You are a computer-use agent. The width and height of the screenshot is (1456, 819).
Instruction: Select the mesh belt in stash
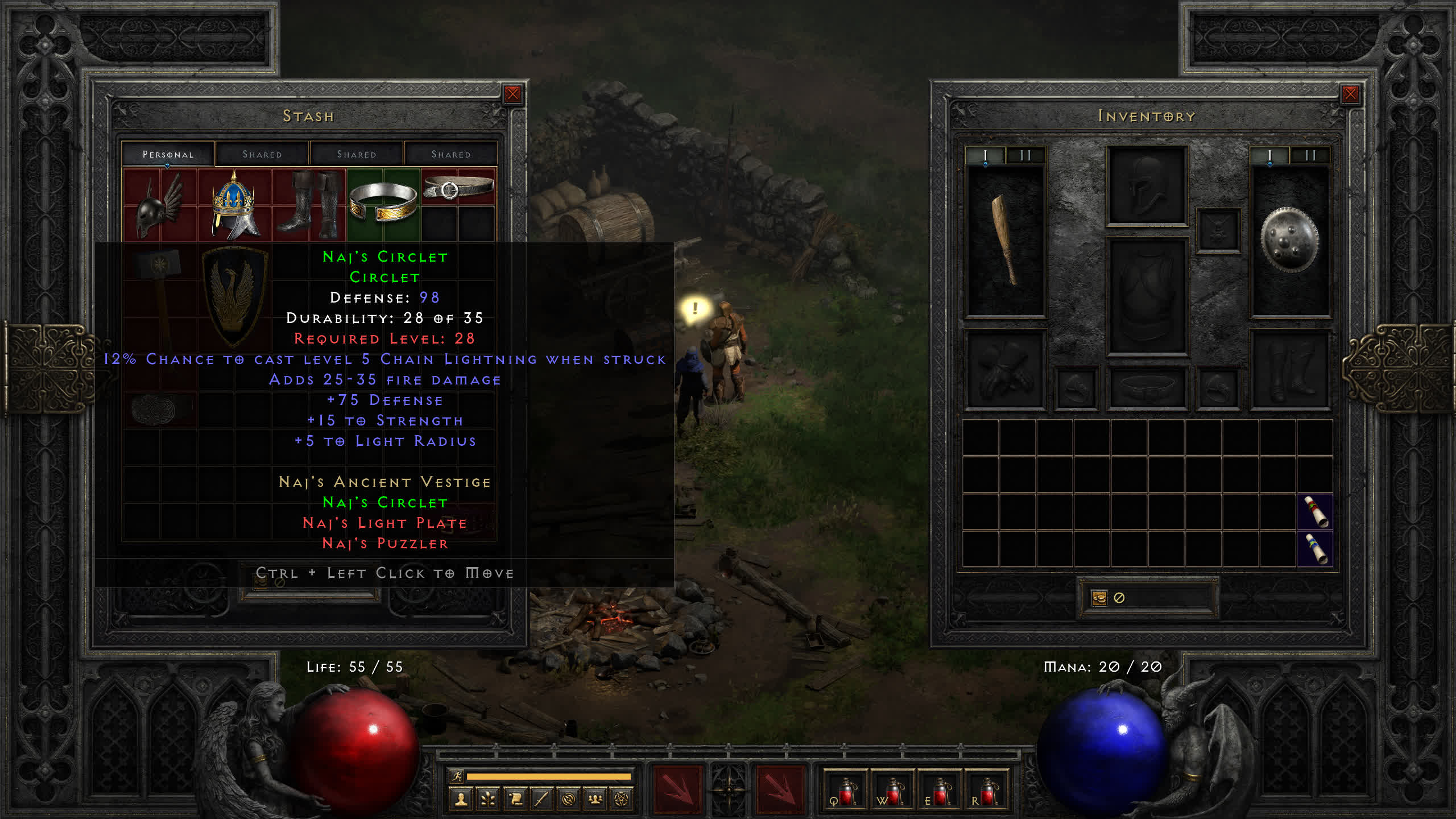click(x=458, y=188)
